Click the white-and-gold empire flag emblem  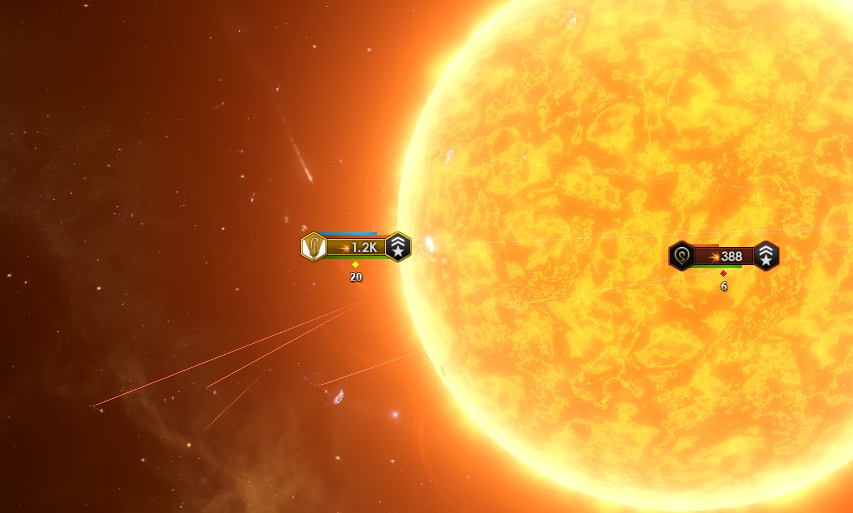(x=314, y=246)
